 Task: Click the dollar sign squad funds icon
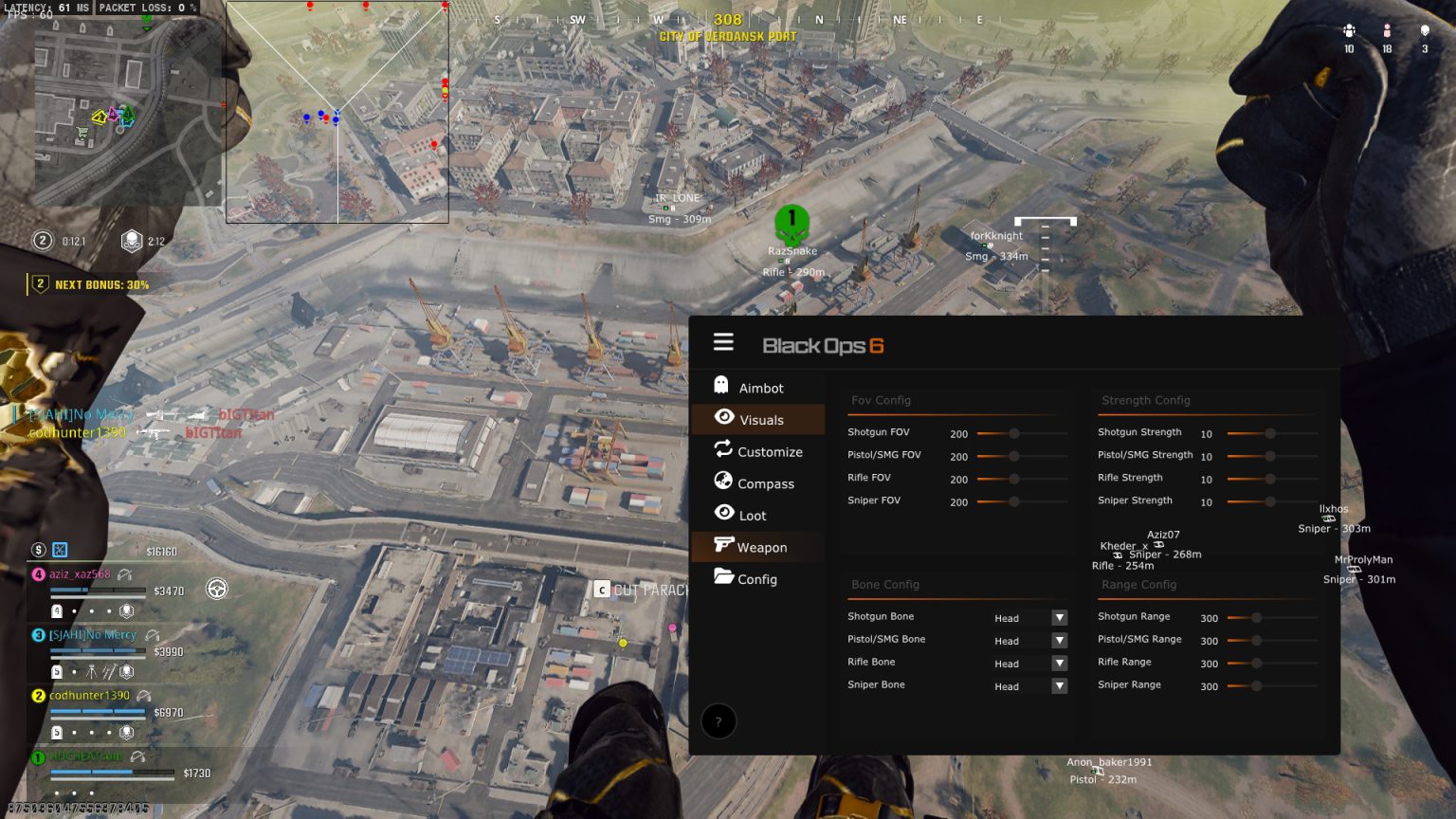pos(38,550)
